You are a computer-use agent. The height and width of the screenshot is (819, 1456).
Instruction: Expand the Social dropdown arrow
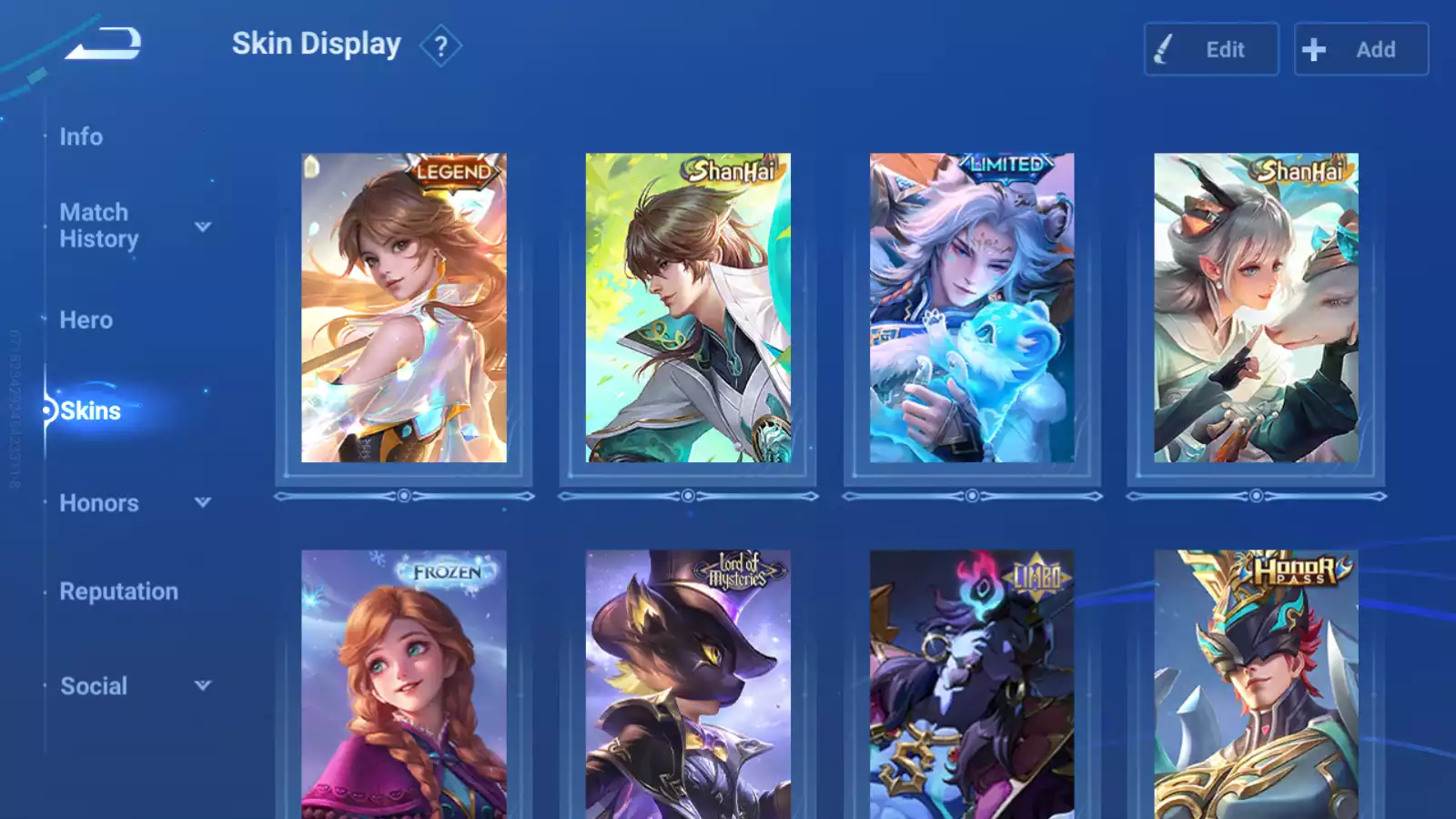tap(203, 685)
